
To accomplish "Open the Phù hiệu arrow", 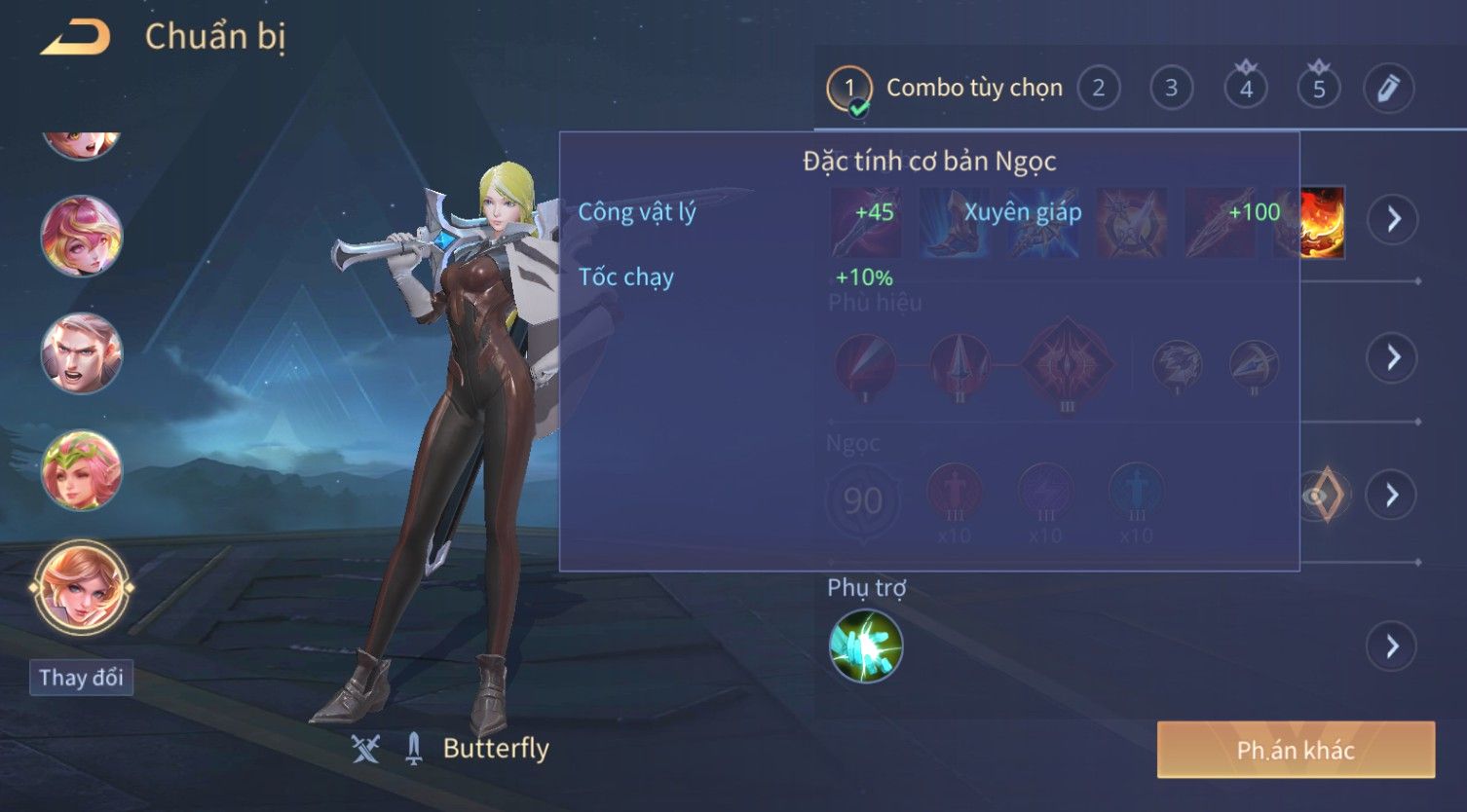I will click(x=1393, y=357).
